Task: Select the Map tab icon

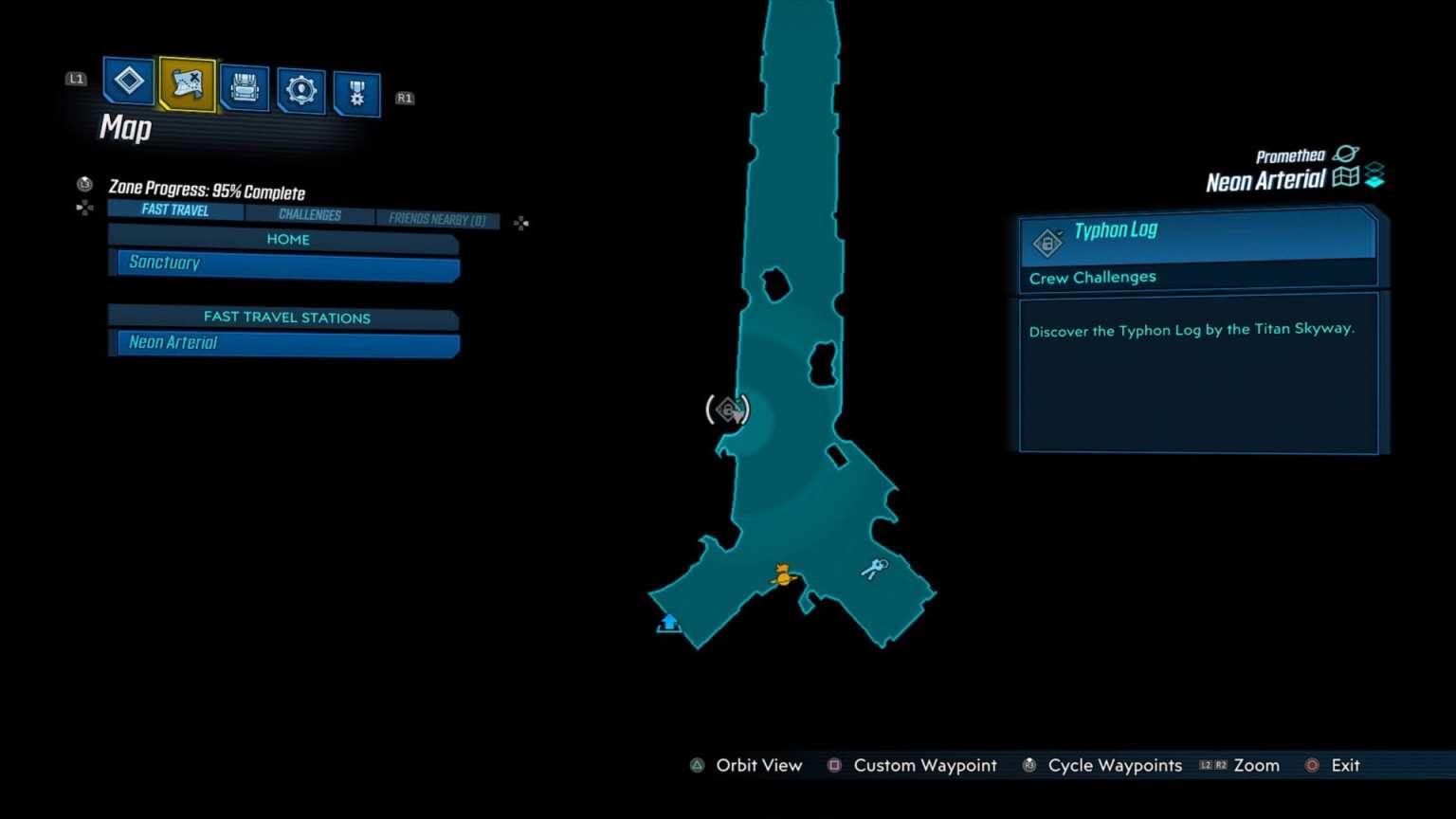Action: 187,85
